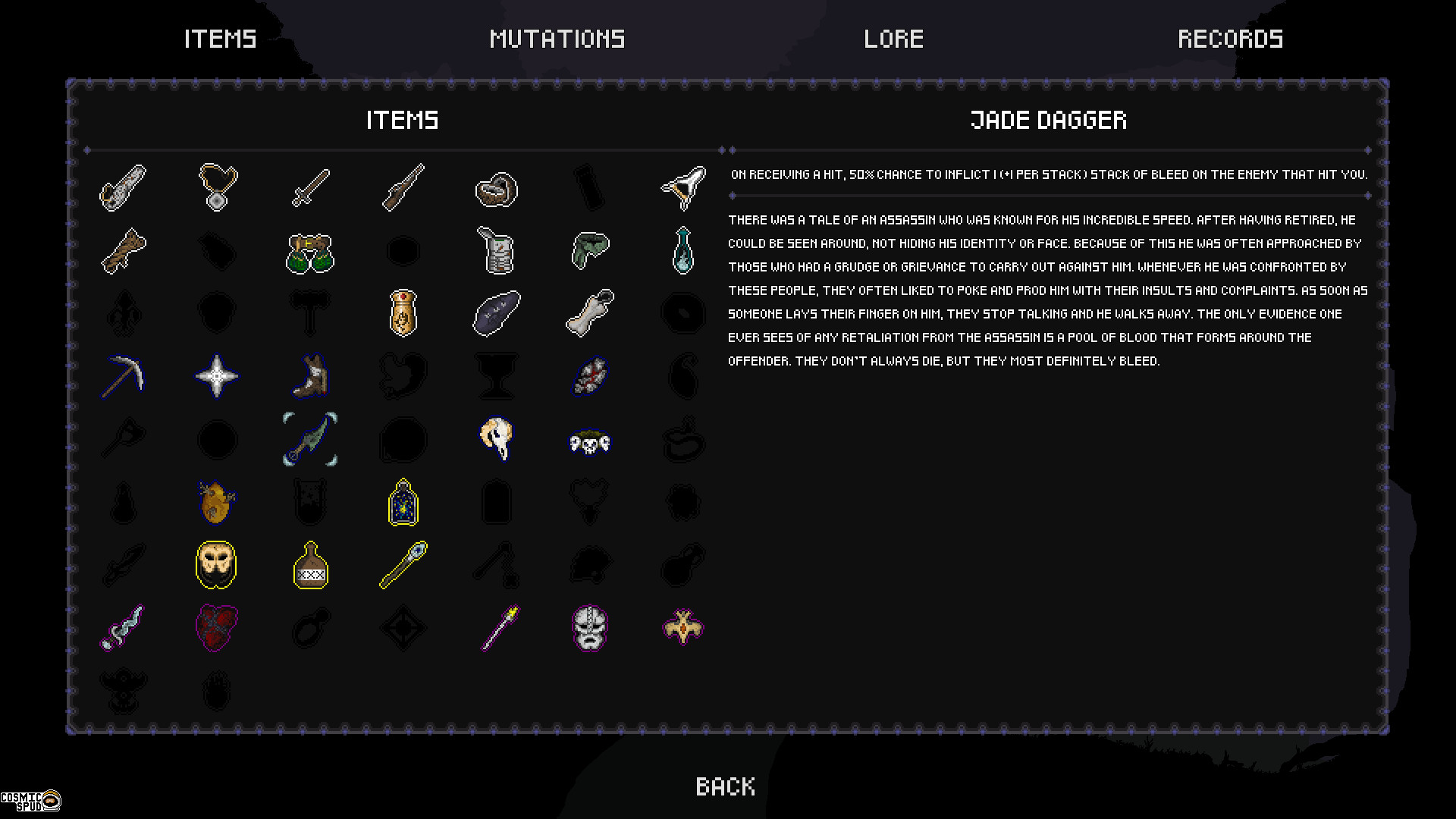View the bone item icon
Image resolution: width=1456 pixels, height=819 pixels.
click(590, 313)
